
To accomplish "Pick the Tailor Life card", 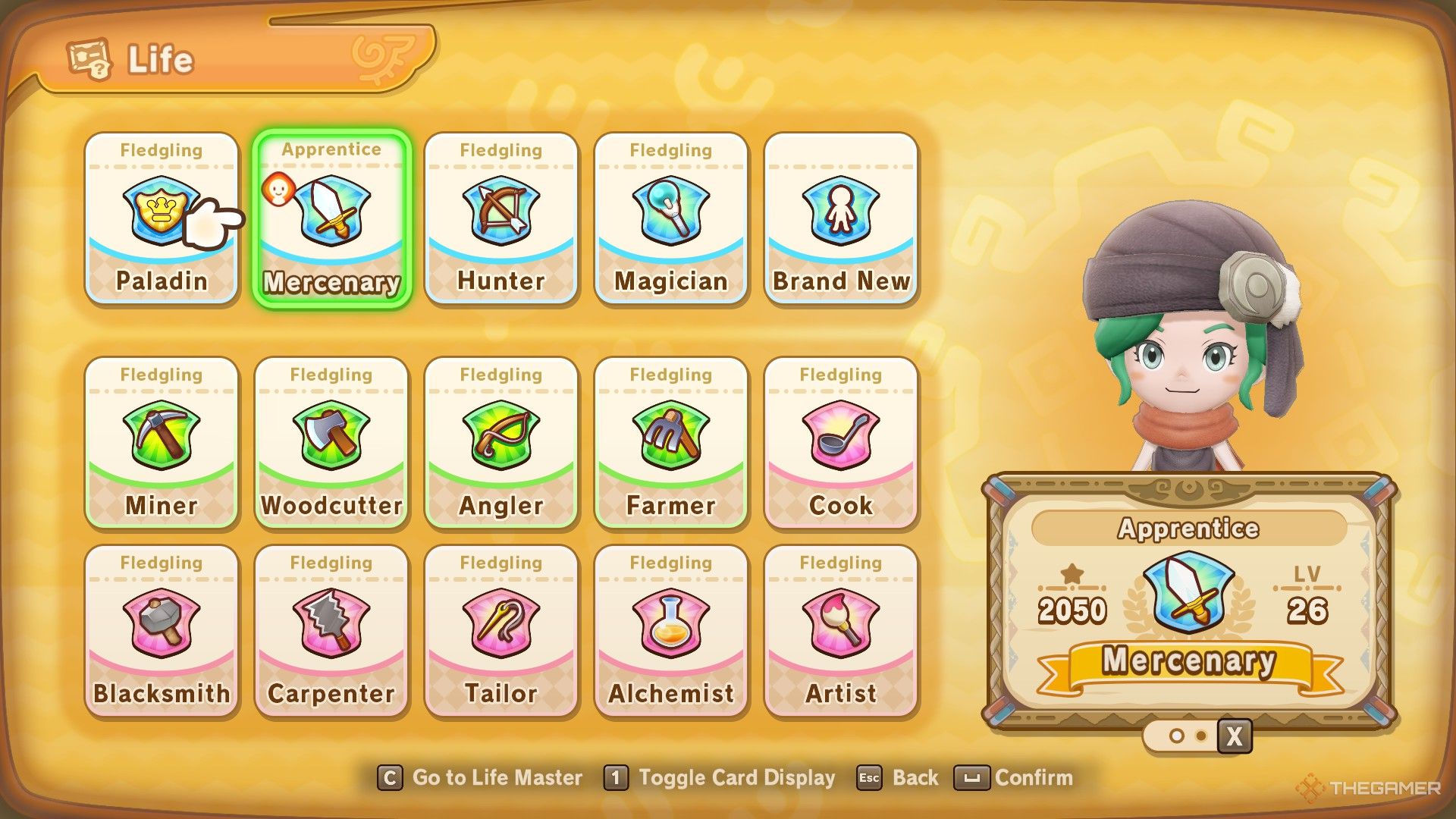I will pos(501,631).
